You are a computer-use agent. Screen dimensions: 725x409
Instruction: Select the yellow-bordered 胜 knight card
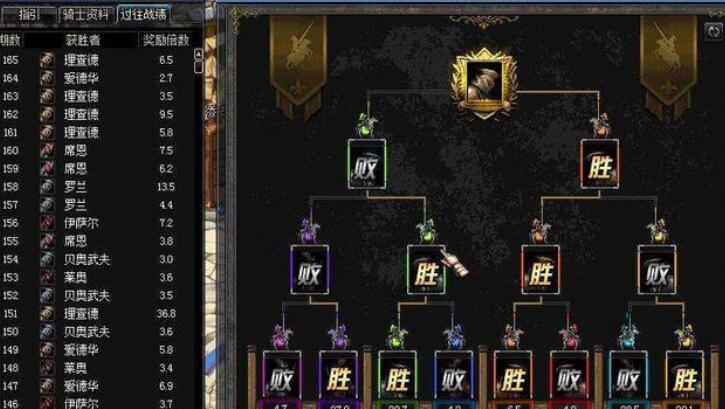685,374
